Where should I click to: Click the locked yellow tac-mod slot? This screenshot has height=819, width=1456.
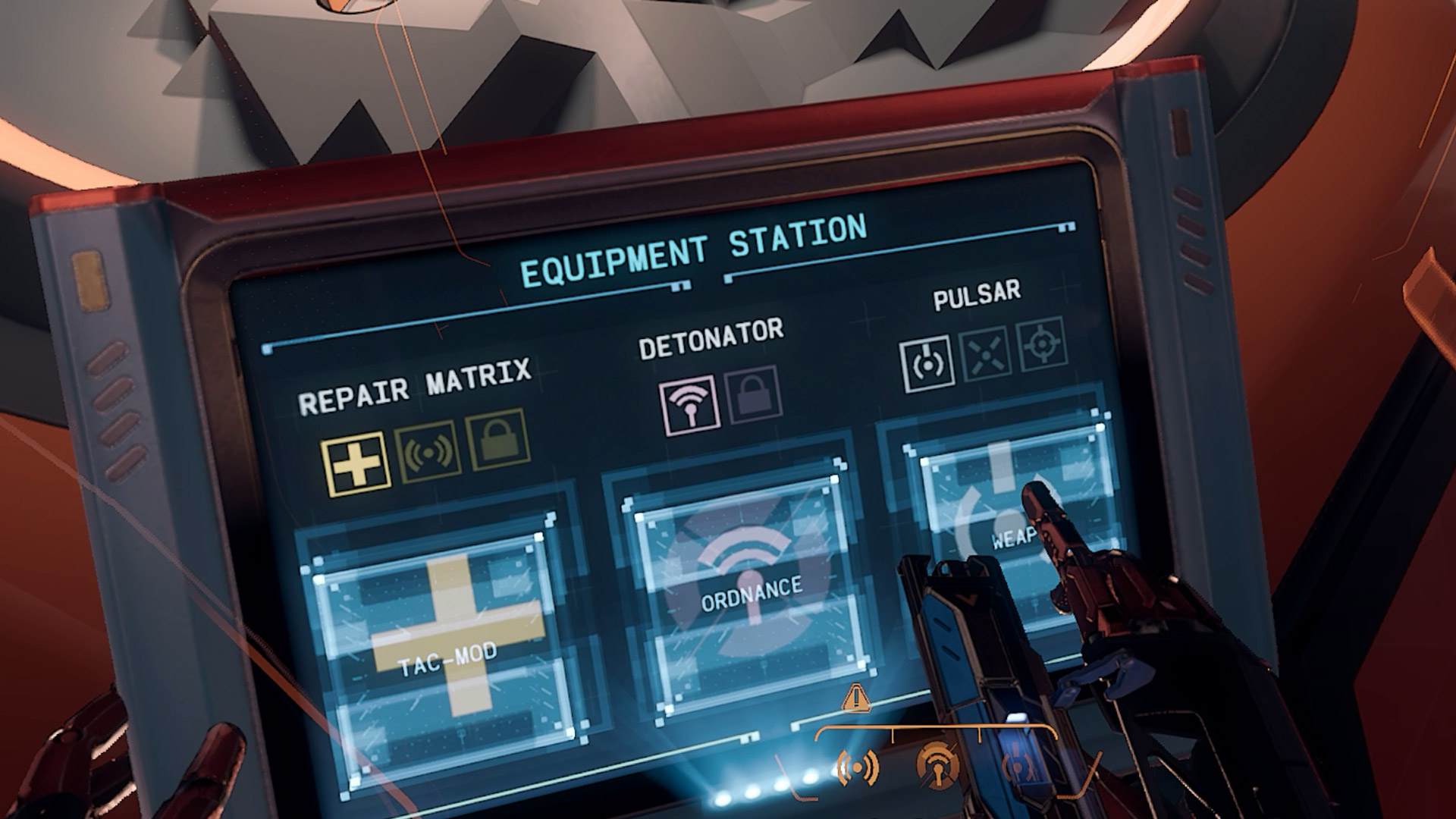point(497,440)
